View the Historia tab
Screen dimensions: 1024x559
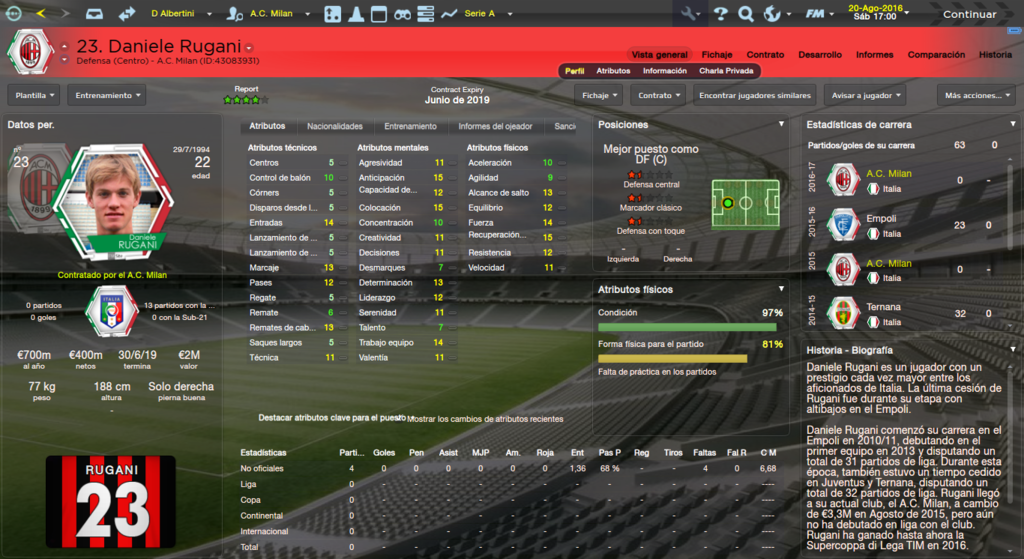pyautogui.click(x=995, y=54)
